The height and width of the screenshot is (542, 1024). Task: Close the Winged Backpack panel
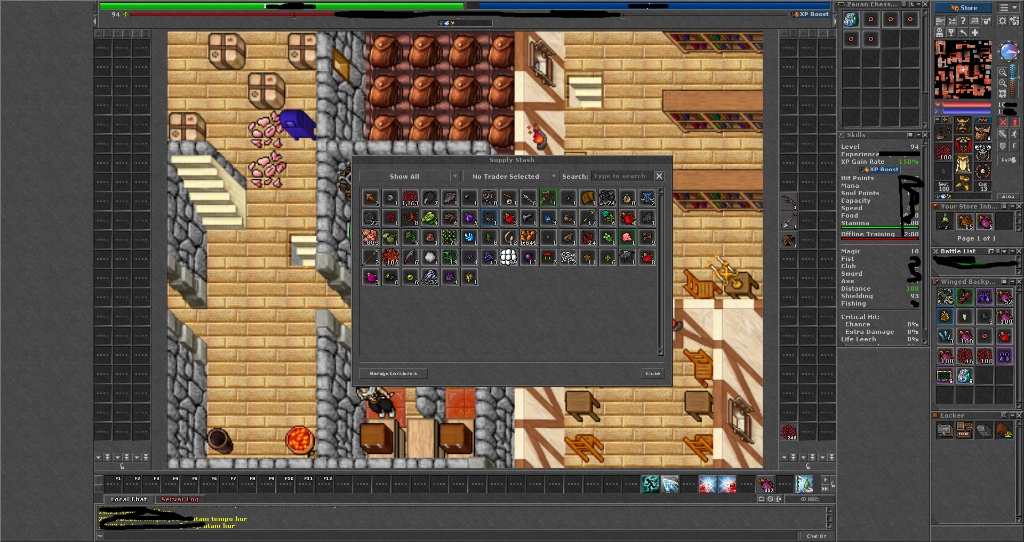(x=1017, y=282)
